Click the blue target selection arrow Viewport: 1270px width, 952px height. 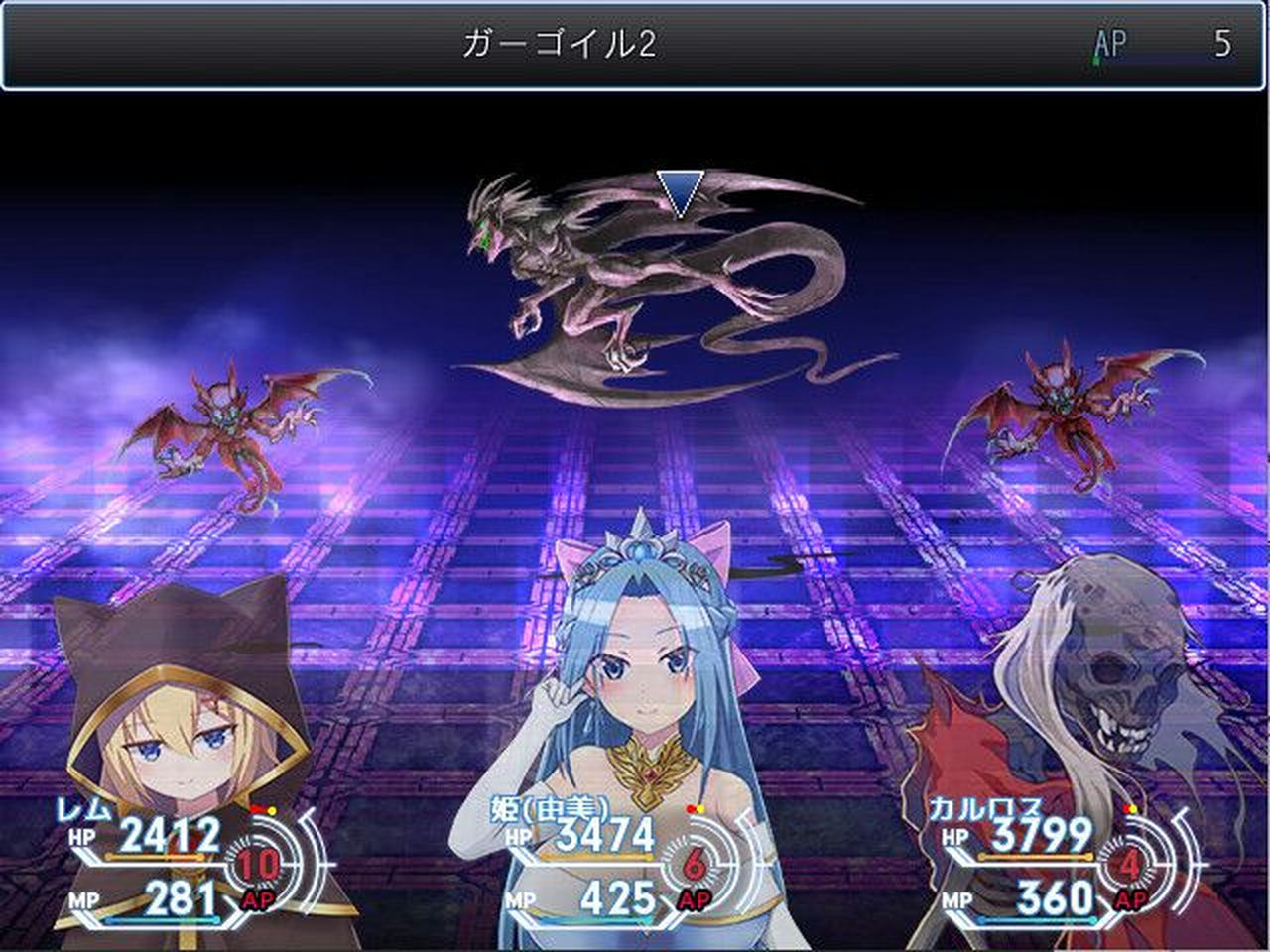click(x=680, y=190)
